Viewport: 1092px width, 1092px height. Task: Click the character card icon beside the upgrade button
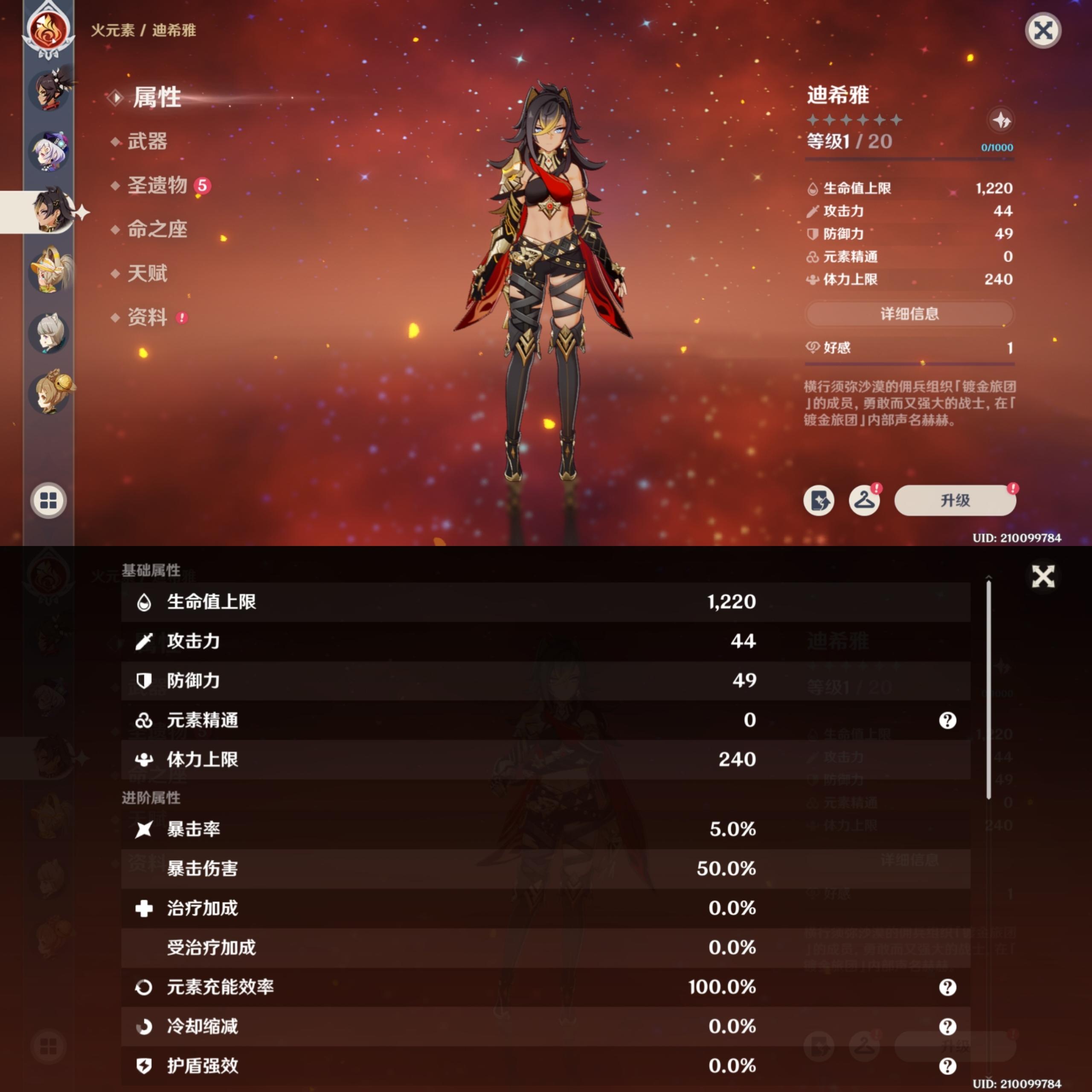tap(819, 501)
